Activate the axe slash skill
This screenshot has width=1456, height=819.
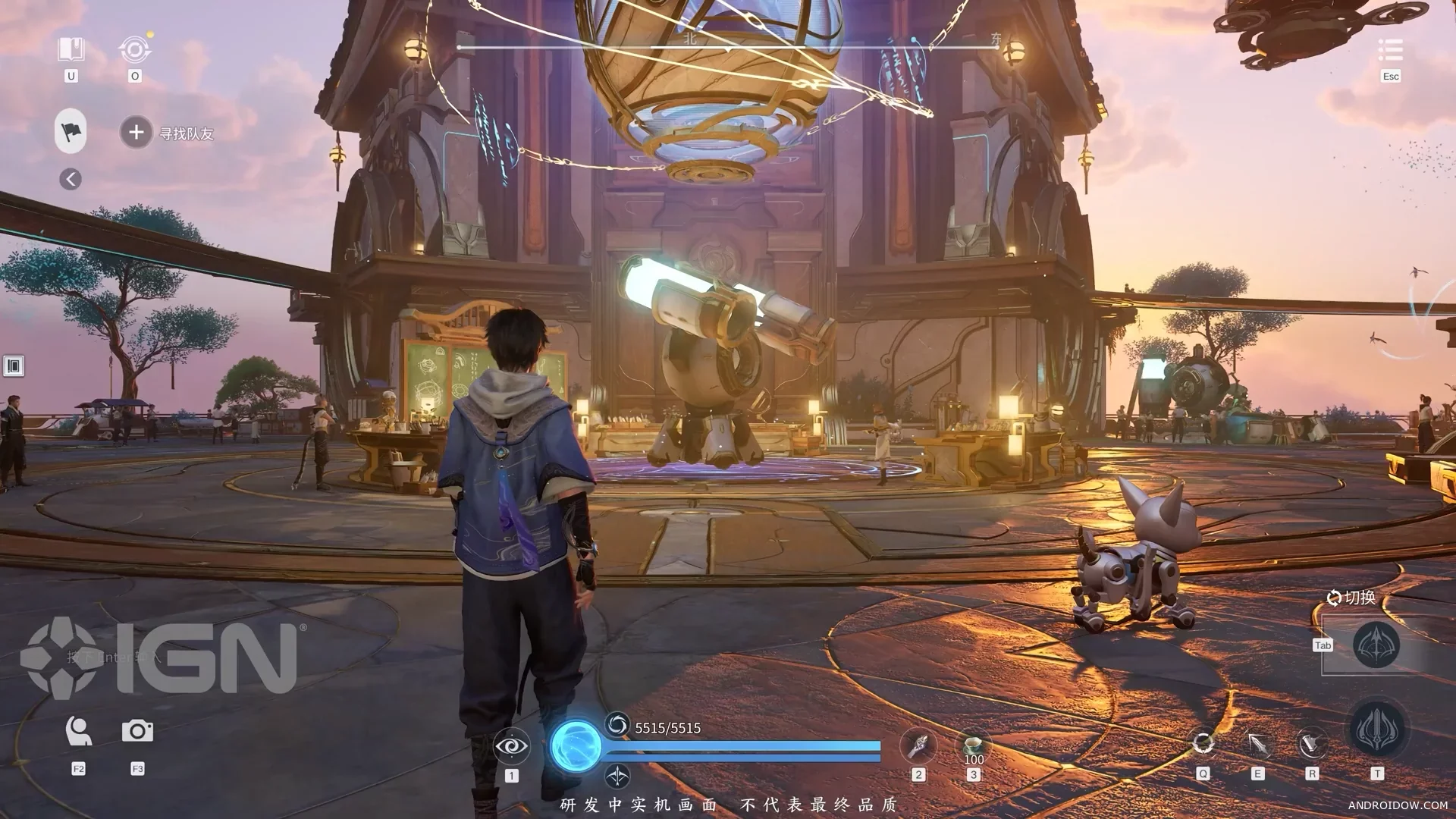tap(1312, 744)
